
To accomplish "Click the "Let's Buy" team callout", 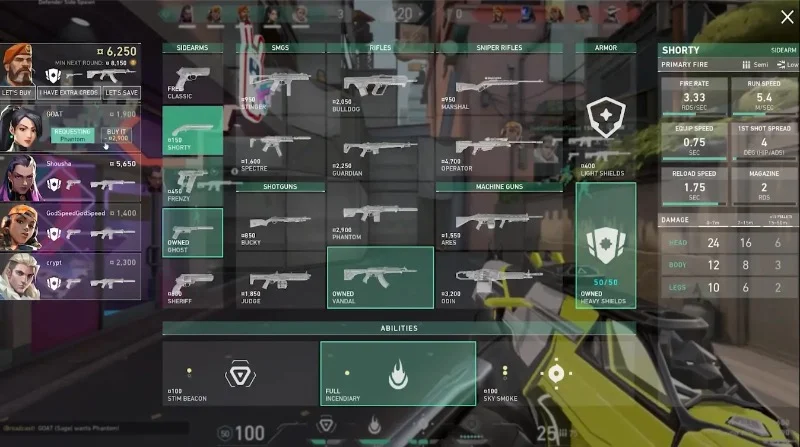I will click(18, 92).
